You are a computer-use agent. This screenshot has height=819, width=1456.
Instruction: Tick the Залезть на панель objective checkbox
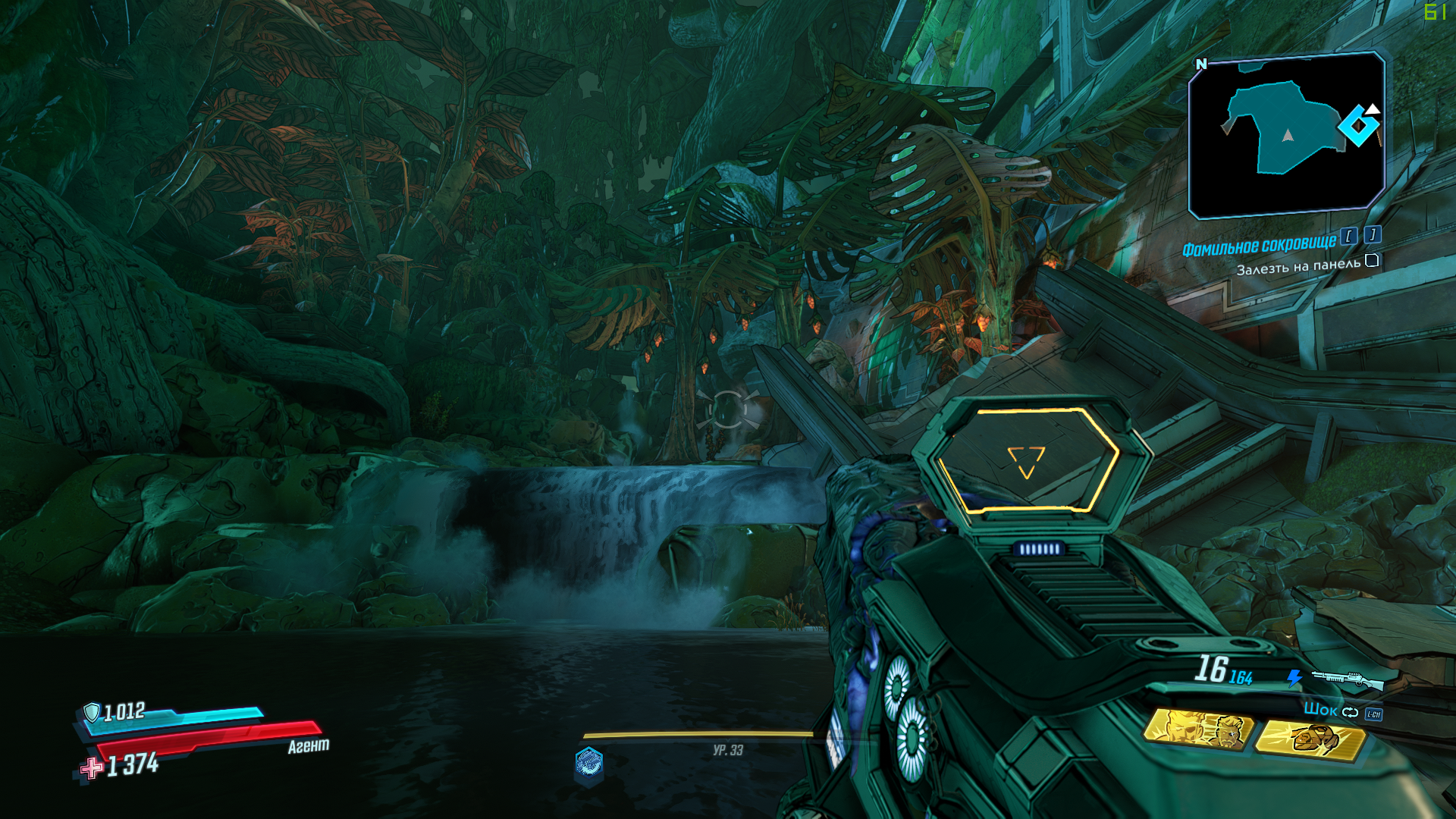1372,261
